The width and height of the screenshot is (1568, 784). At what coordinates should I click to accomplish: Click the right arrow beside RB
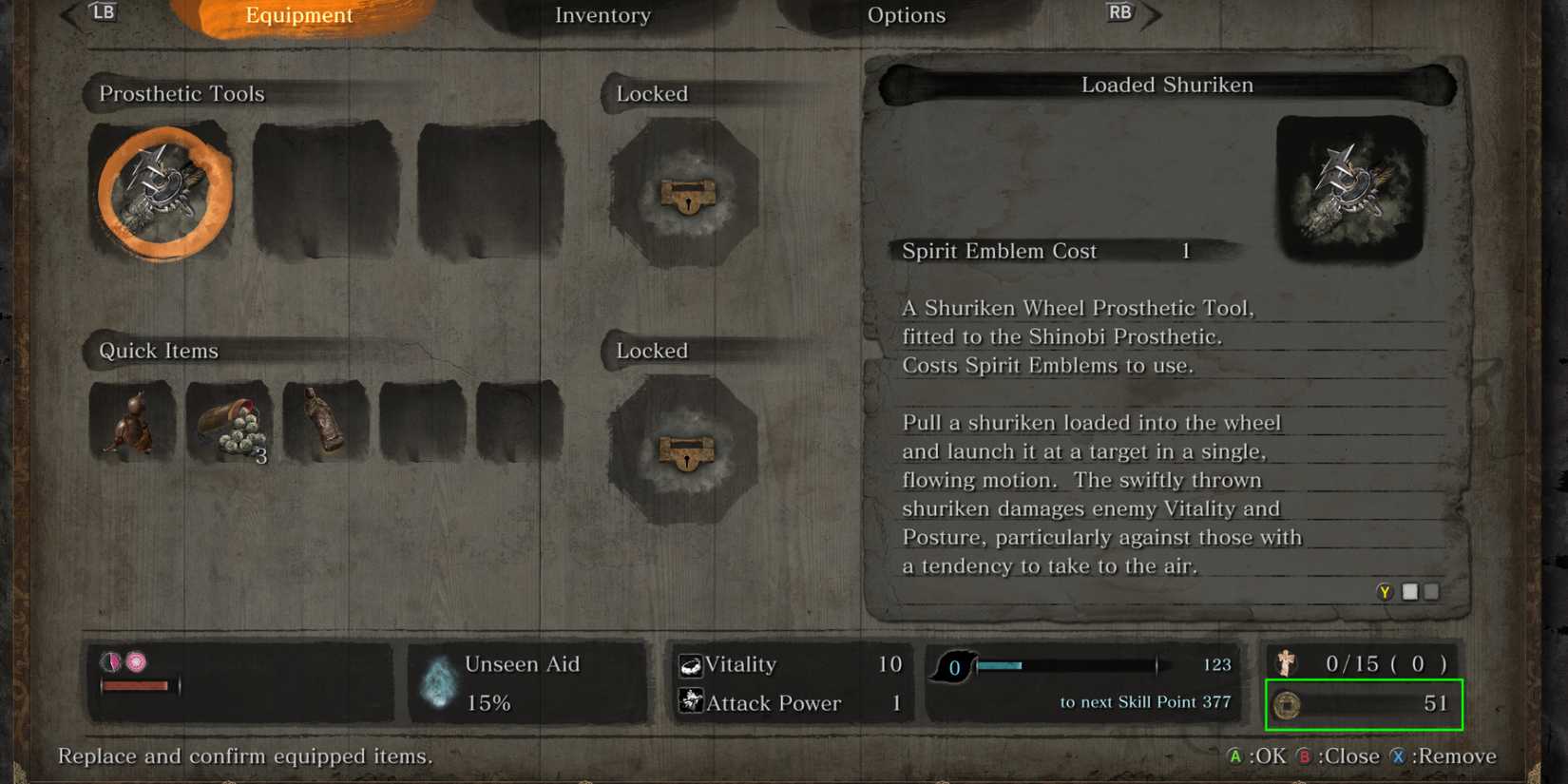pyautogui.click(x=1151, y=14)
